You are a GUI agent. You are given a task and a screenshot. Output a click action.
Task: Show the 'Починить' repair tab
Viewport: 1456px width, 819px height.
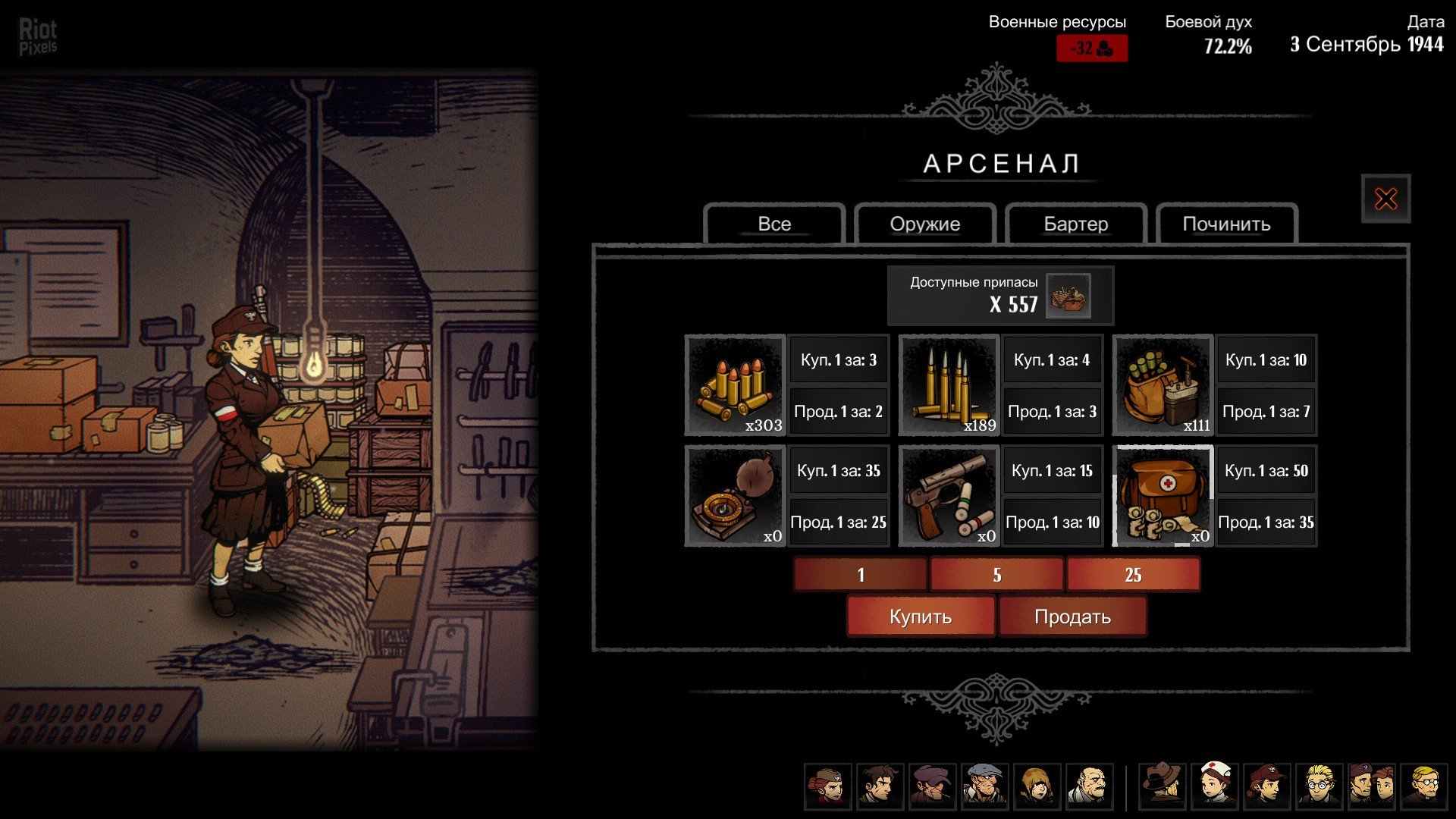pyautogui.click(x=1226, y=224)
